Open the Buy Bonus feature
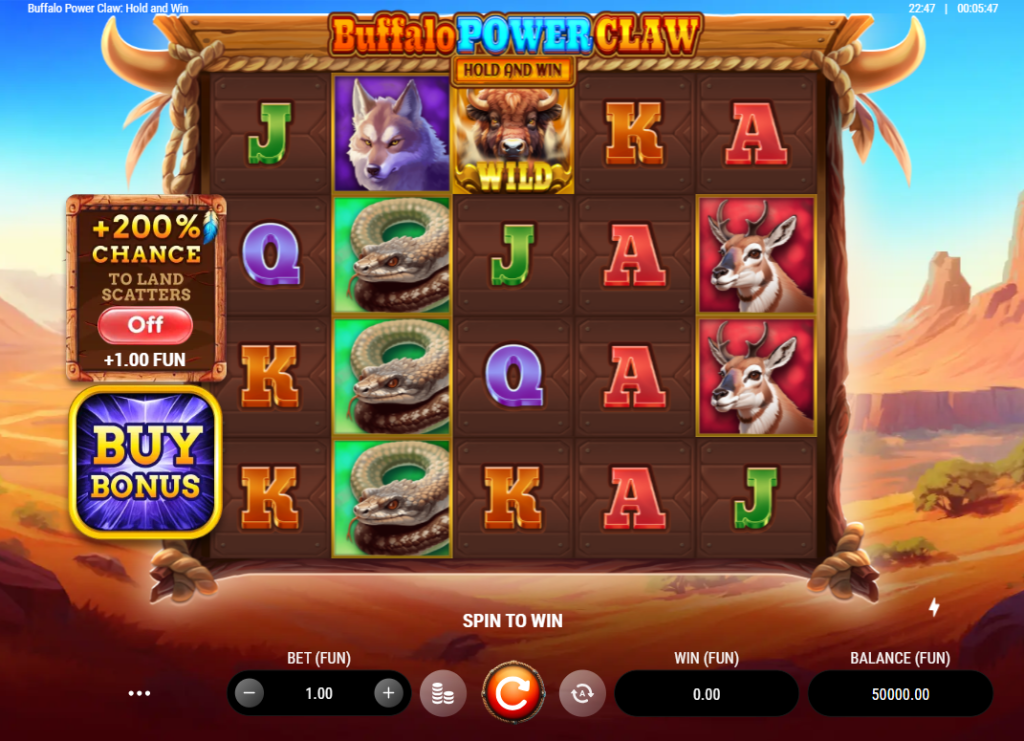This screenshot has height=741, width=1024. tap(146, 462)
